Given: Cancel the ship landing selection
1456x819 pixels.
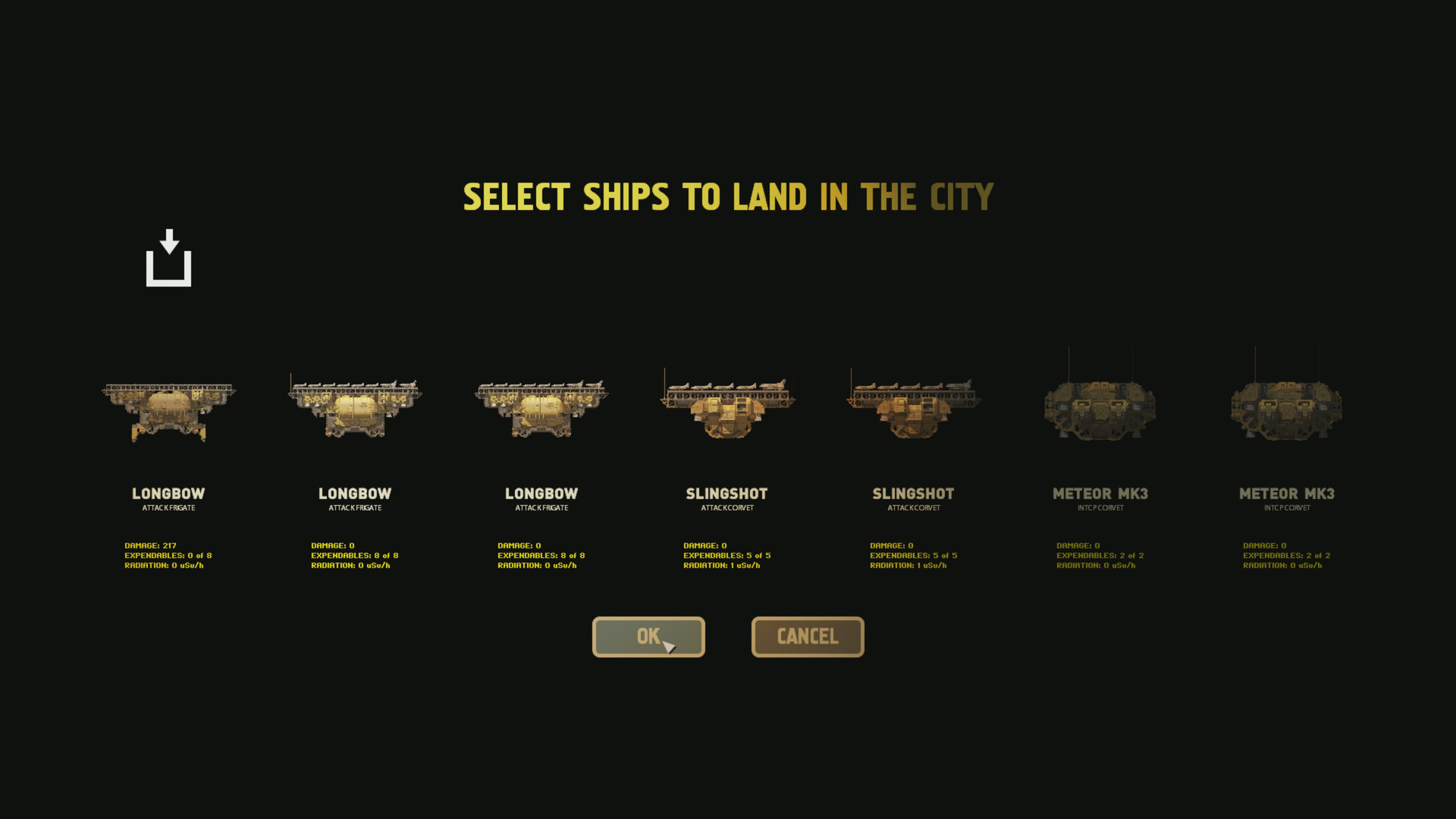Looking at the screenshot, I should 807,637.
